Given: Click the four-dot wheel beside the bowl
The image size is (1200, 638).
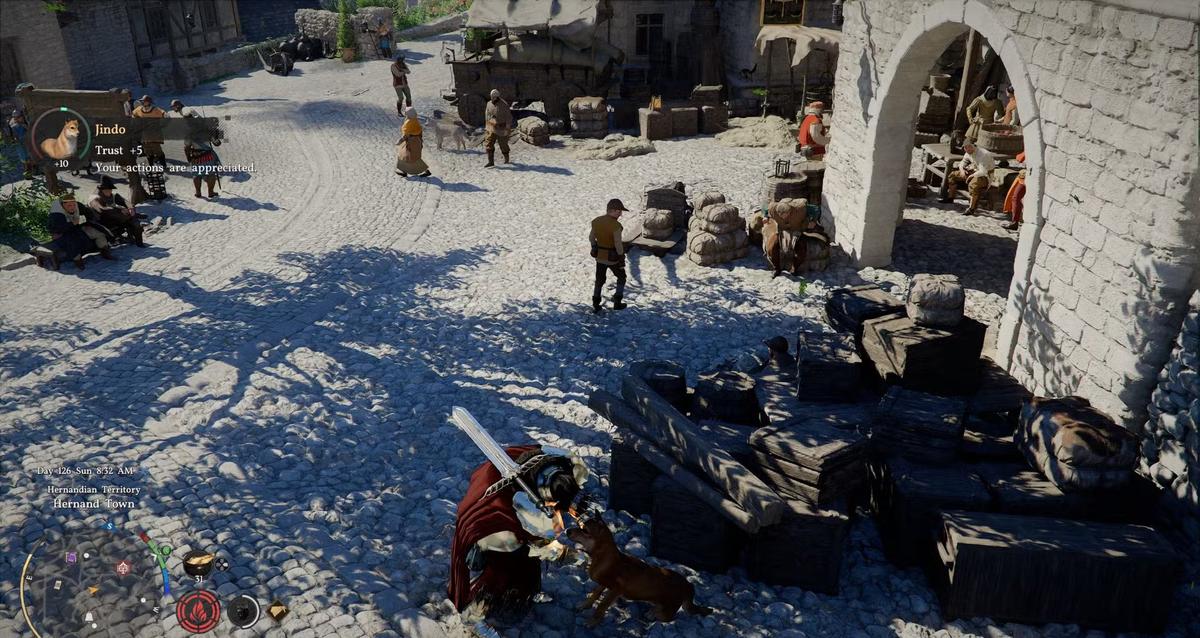Looking at the screenshot, I should tap(221, 564).
